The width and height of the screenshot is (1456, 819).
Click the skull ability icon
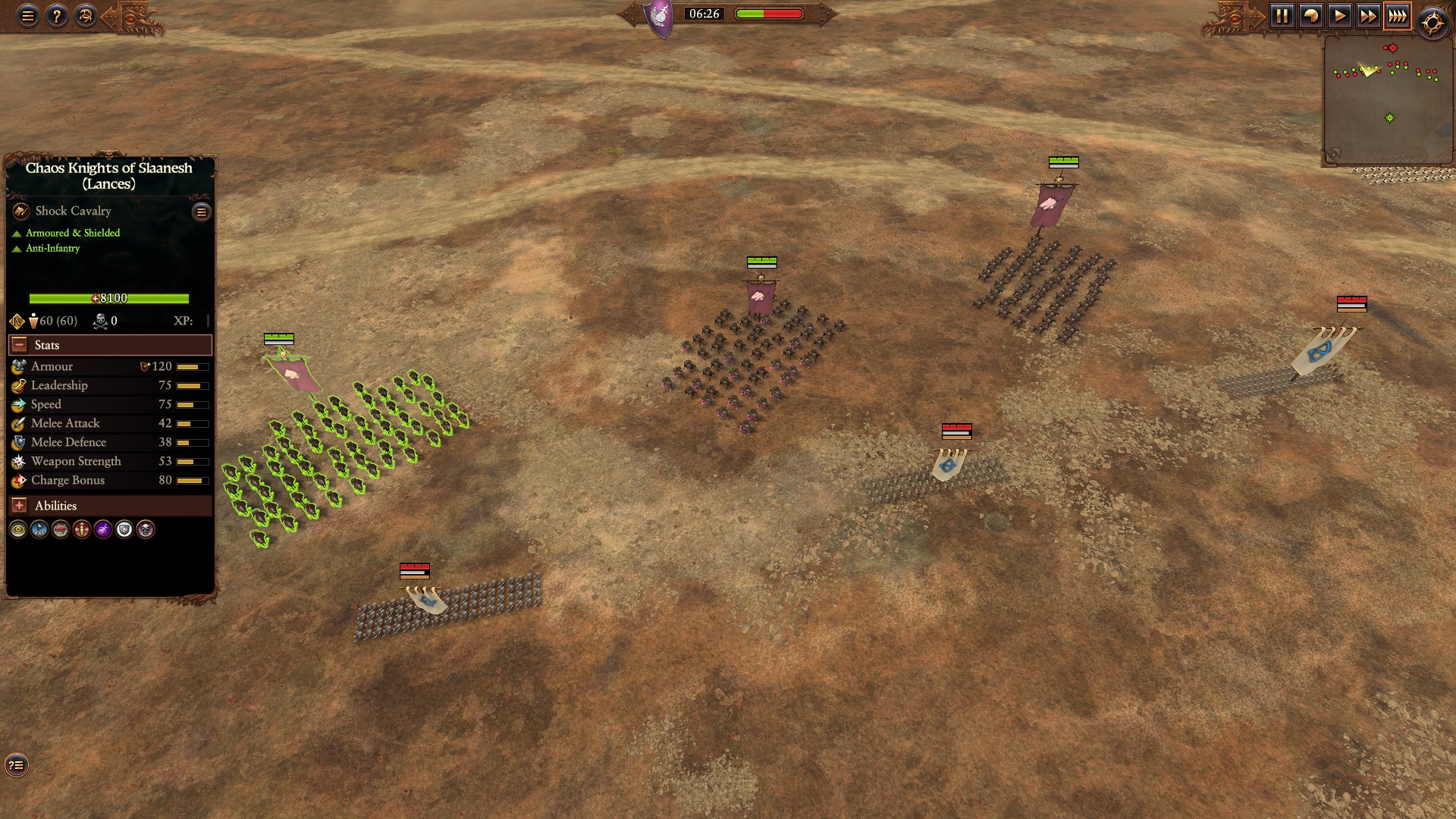tap(146, 529)
